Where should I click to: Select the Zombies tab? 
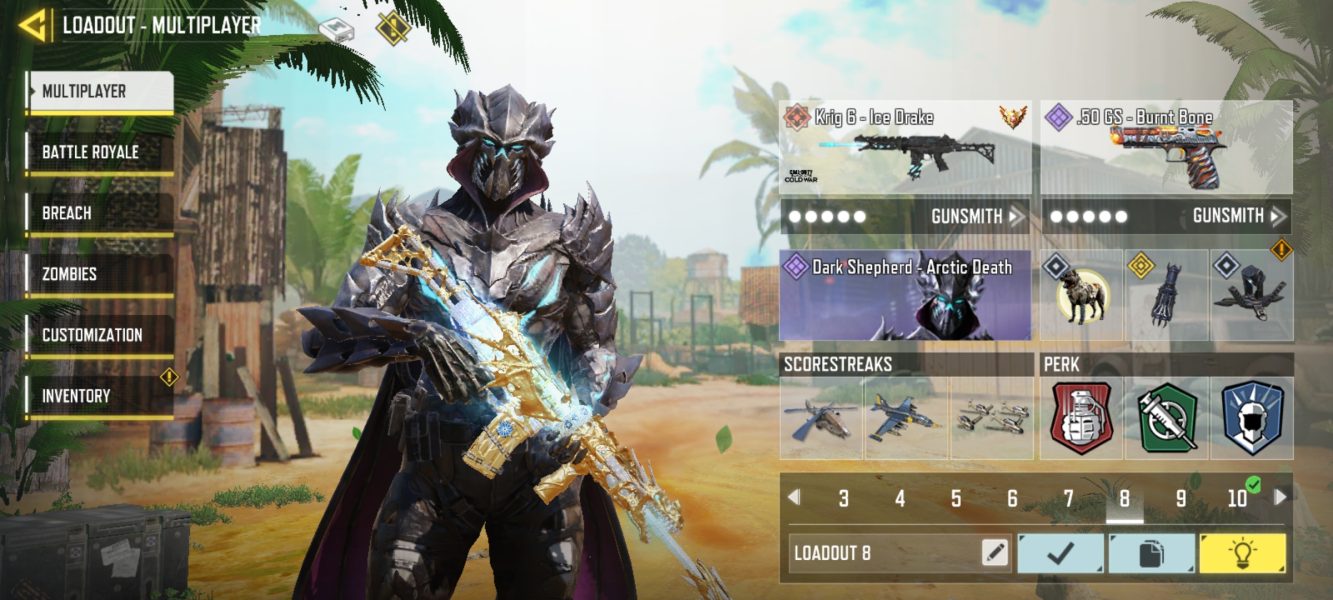(99, 274)
